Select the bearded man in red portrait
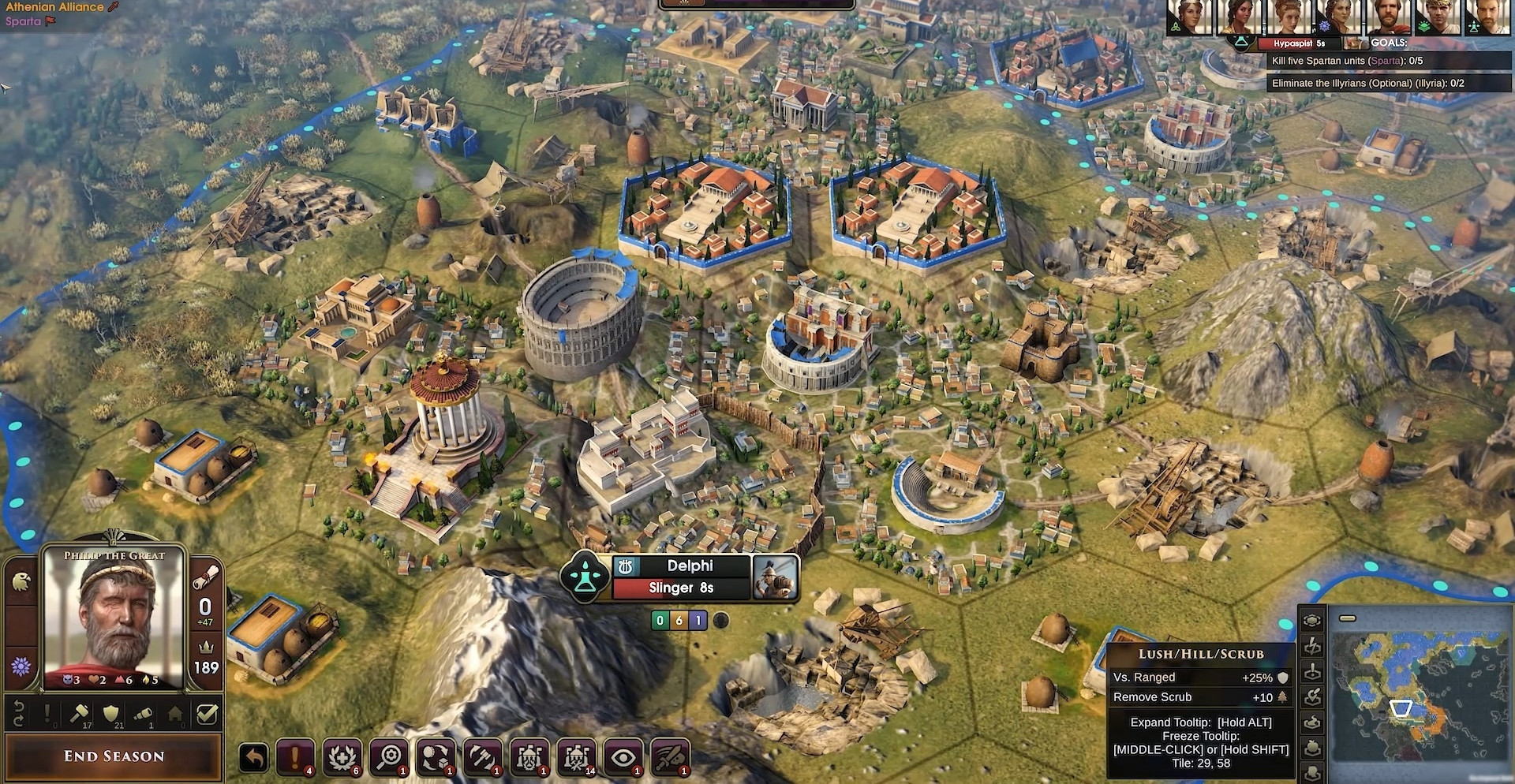This screenshot has width=1515, height=784. (x=1388, y=17)
